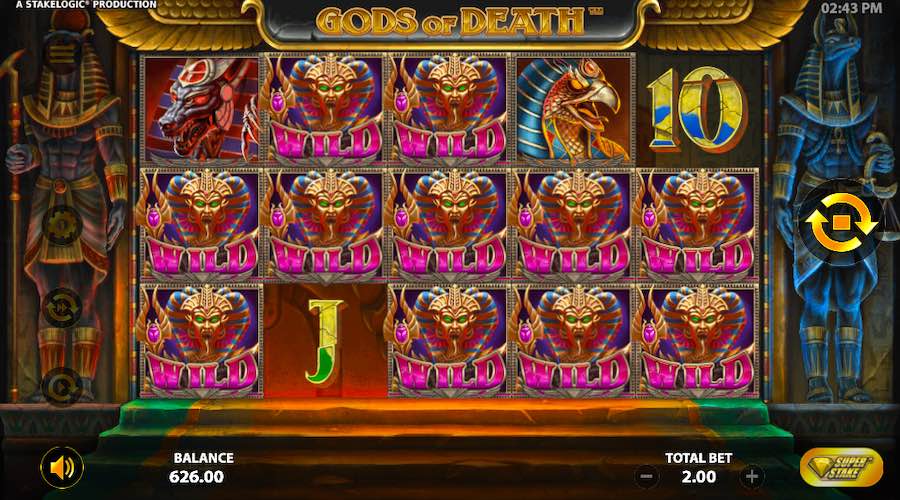Increase total bet with the plus button
This screenshot has width=900, height=500.
click(753, 477)
